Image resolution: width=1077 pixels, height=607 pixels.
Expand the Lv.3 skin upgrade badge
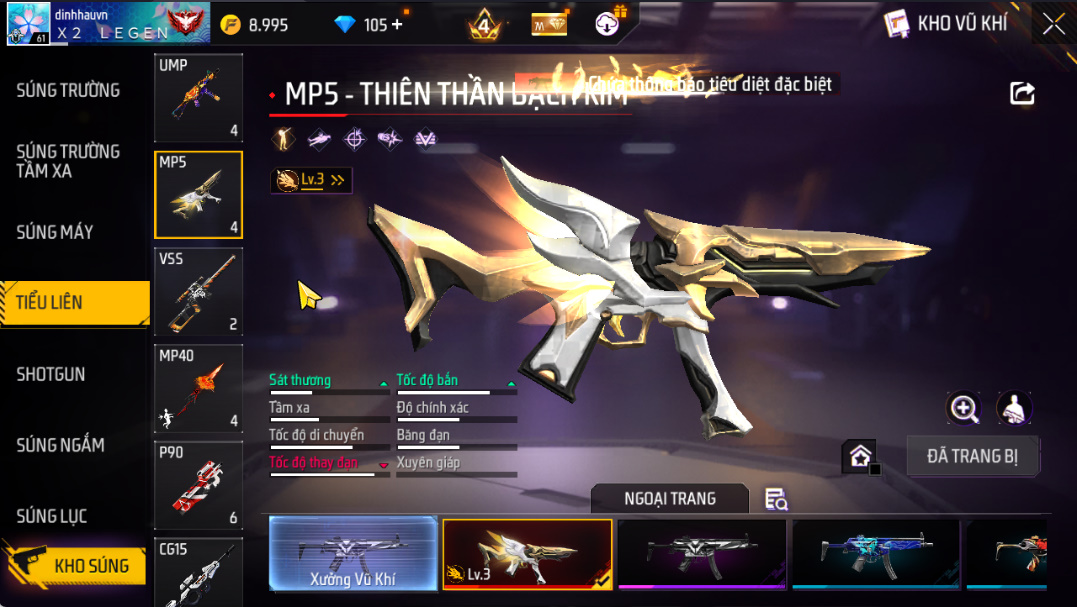[311, 180]
